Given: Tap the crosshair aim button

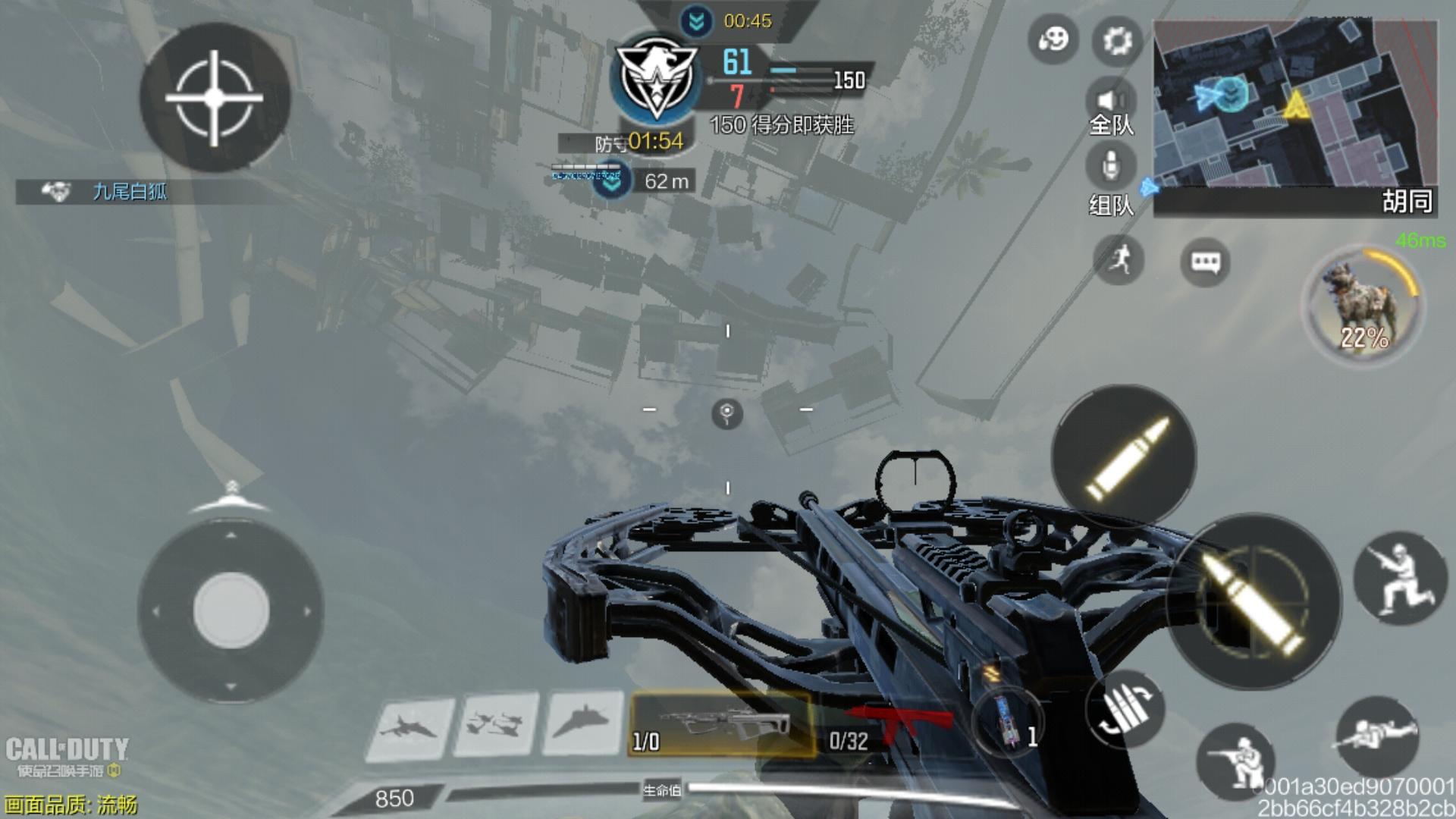Looking at the screenshot, I should pos(215,98).
